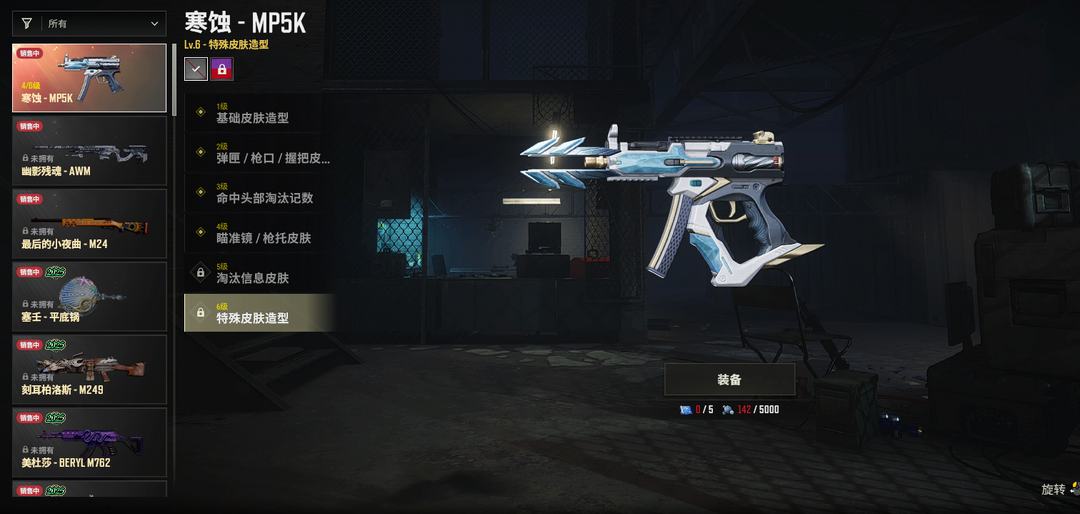Choose the purple locked style icon

tap(222, 69)
